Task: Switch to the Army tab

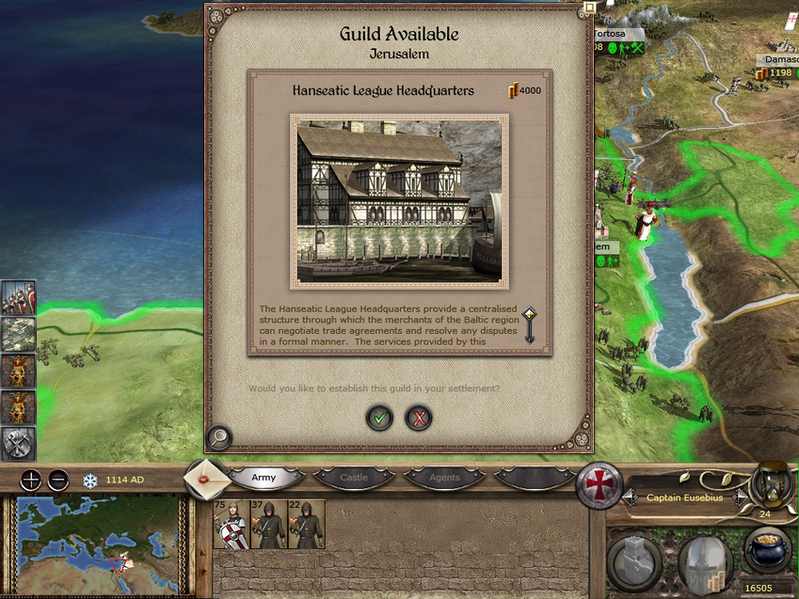Action: [264, 478]
